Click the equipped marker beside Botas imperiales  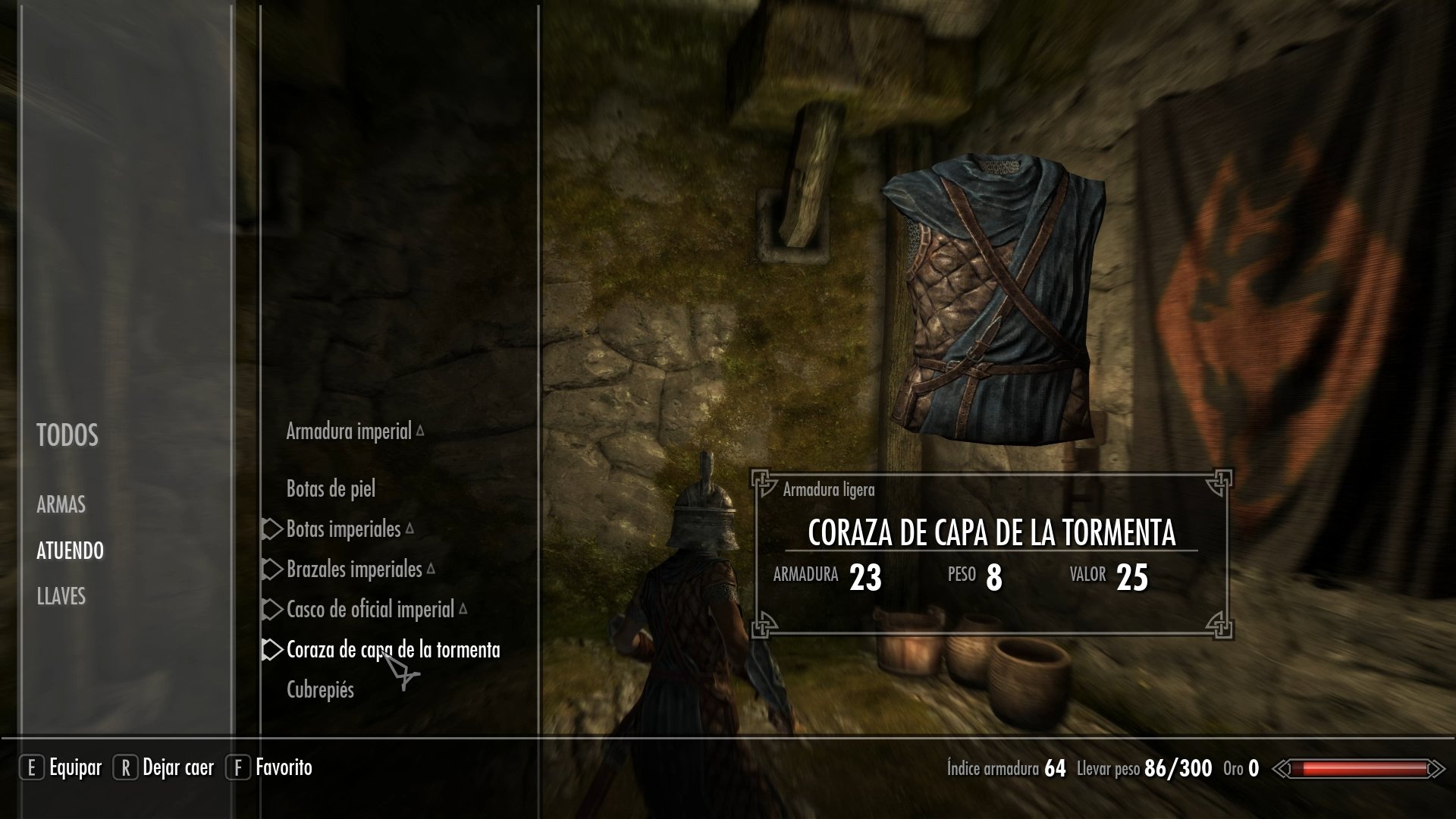click(273, 529)
